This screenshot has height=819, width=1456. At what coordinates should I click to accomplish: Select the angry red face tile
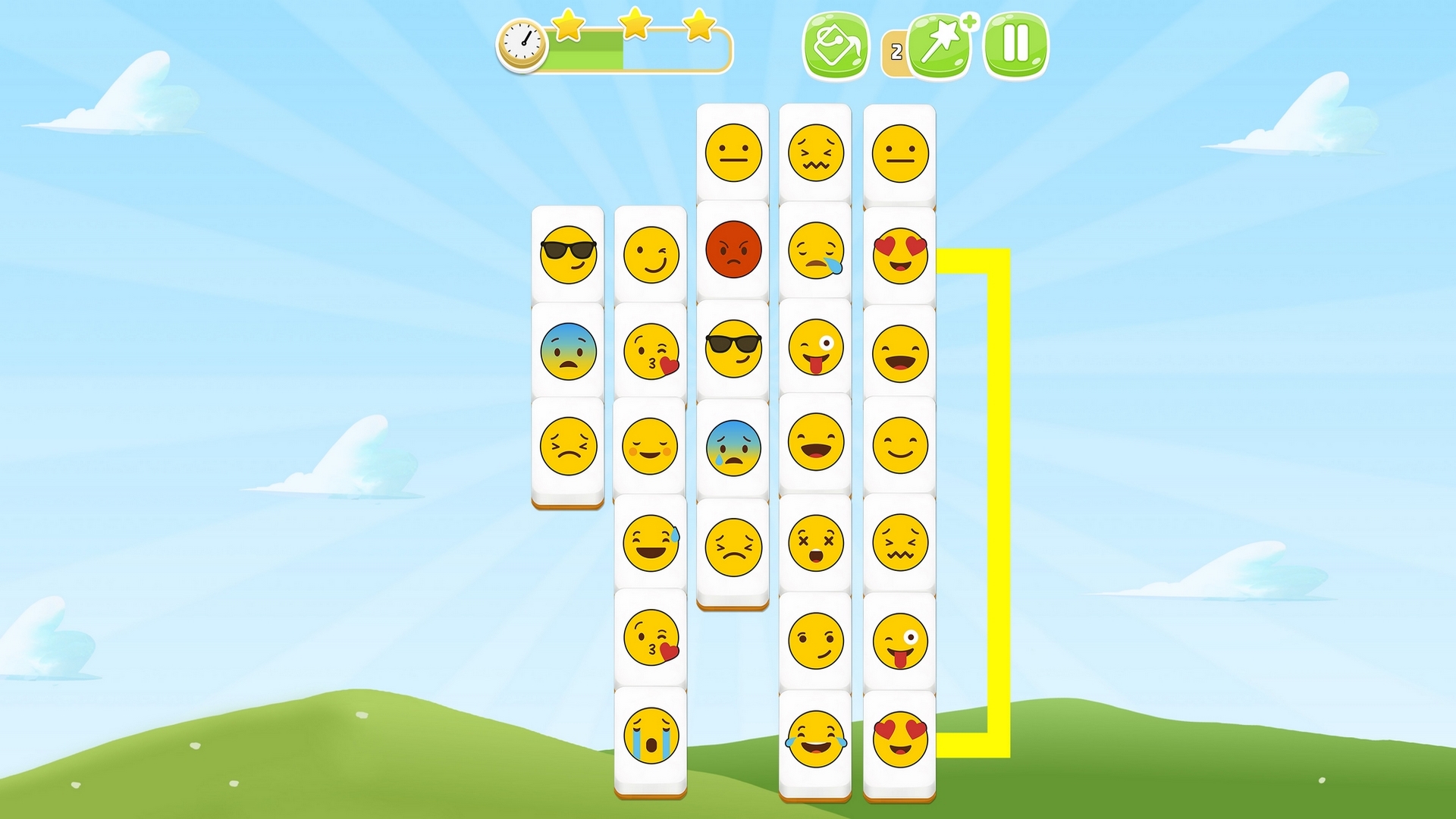(733, 251)
